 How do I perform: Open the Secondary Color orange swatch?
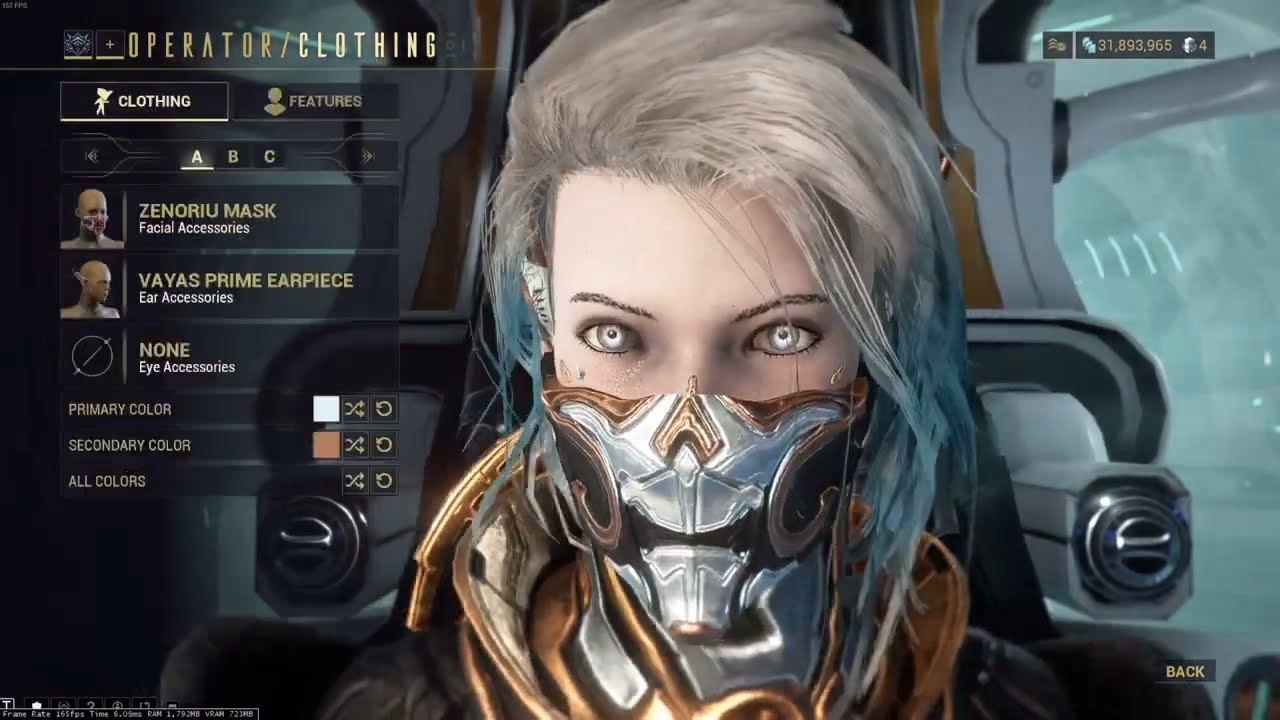point(325,445)
